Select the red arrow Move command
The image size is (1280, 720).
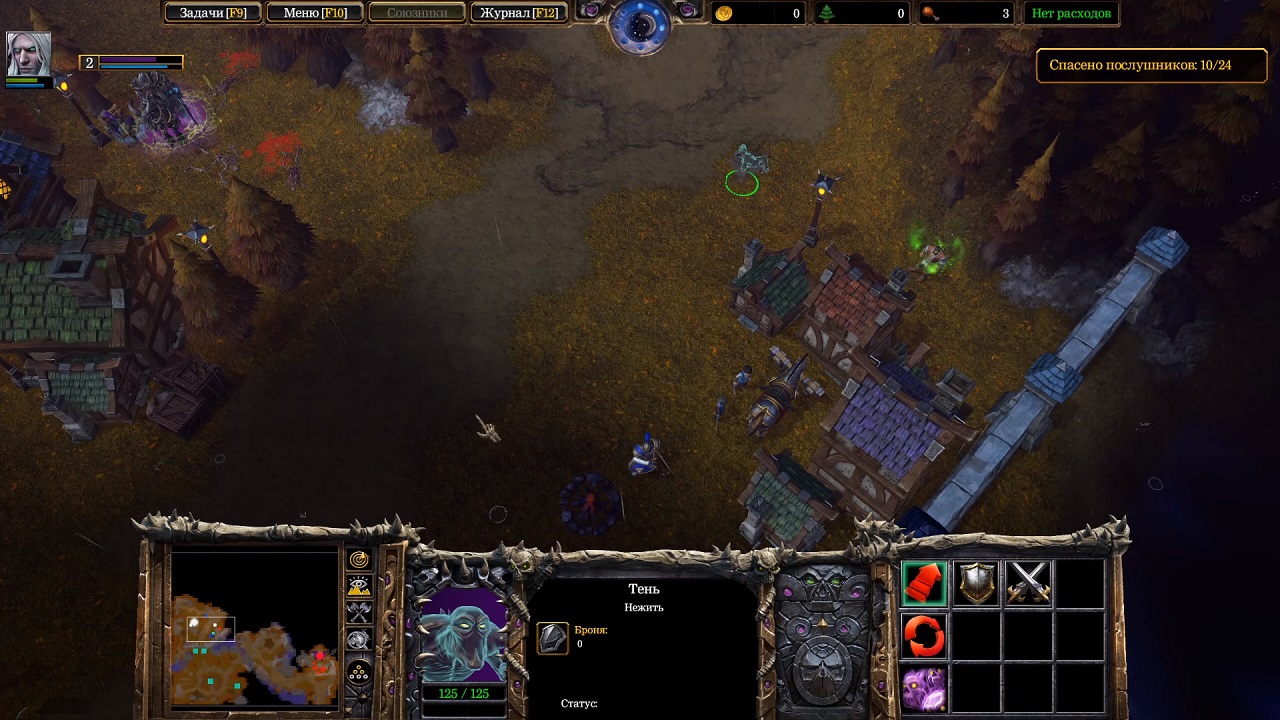point(924,584)
